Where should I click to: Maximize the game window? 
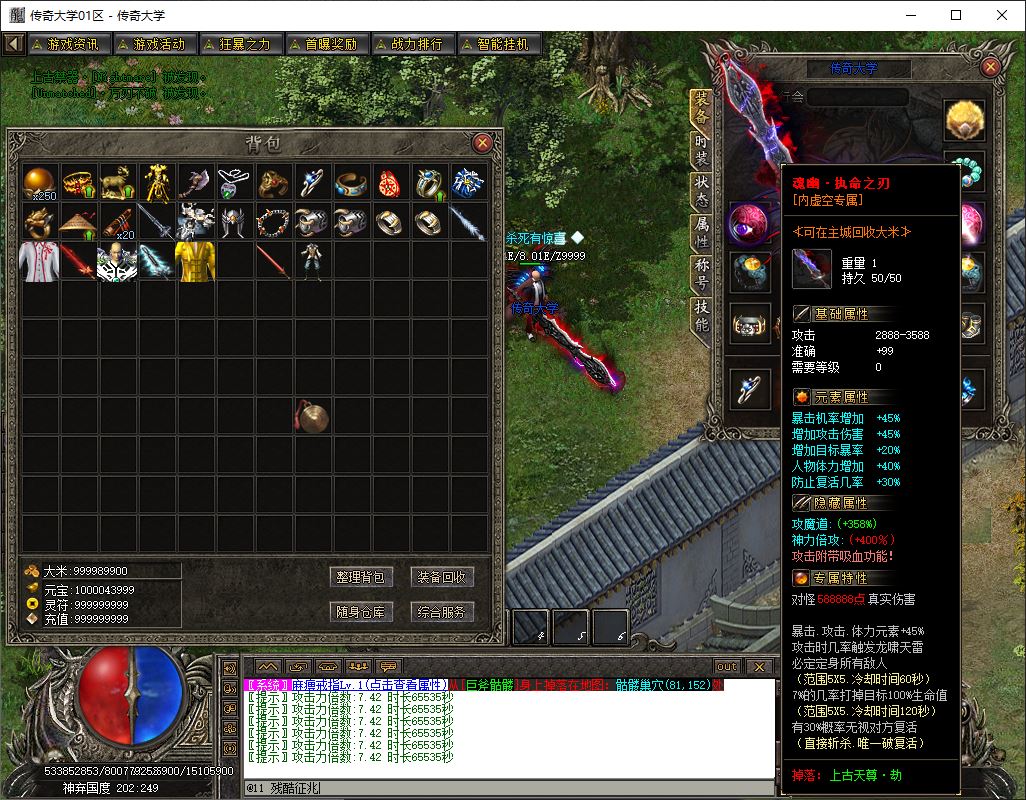[x=955, y=15]
